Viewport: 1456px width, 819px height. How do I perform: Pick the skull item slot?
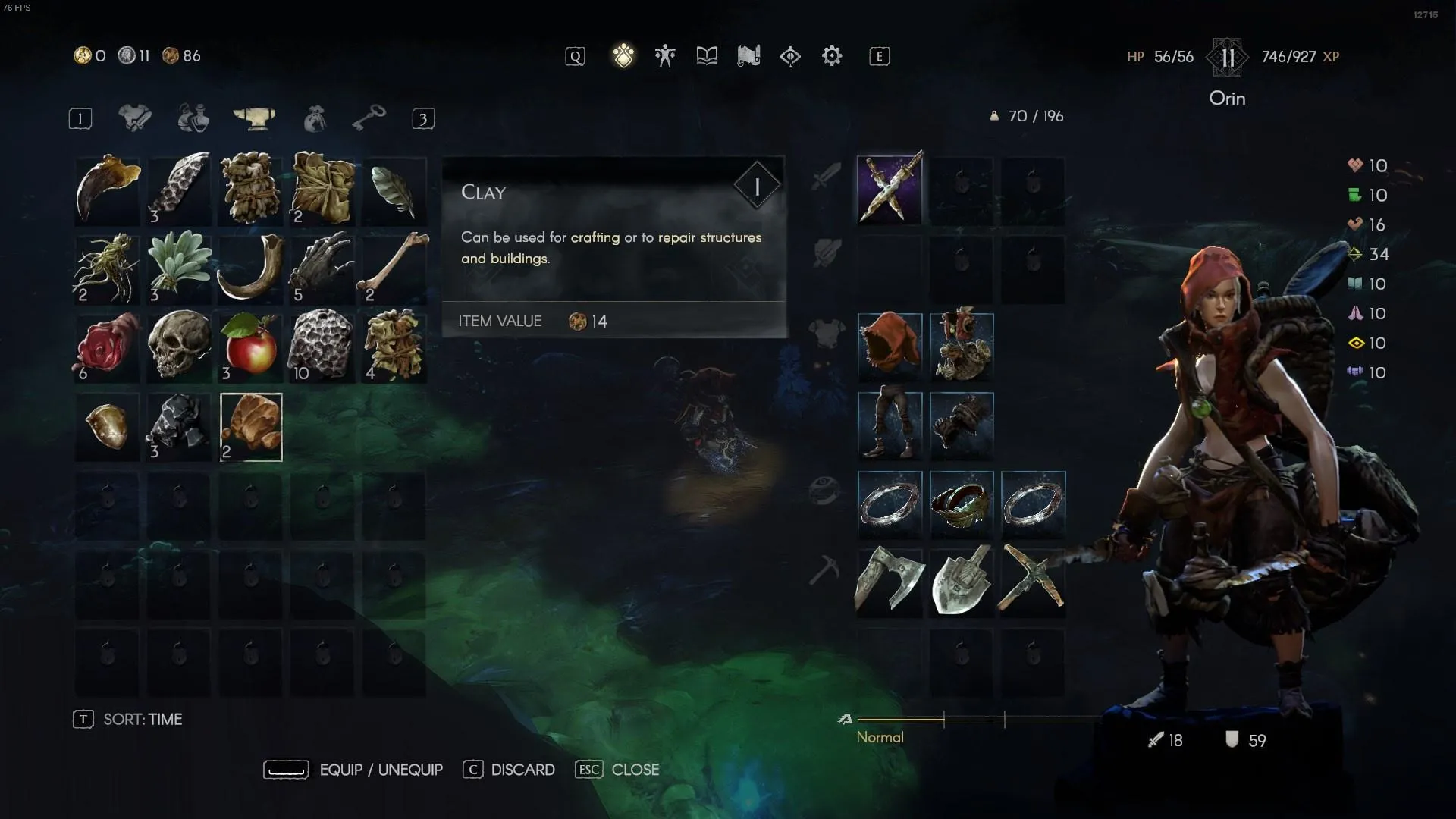tap(179, 348)
